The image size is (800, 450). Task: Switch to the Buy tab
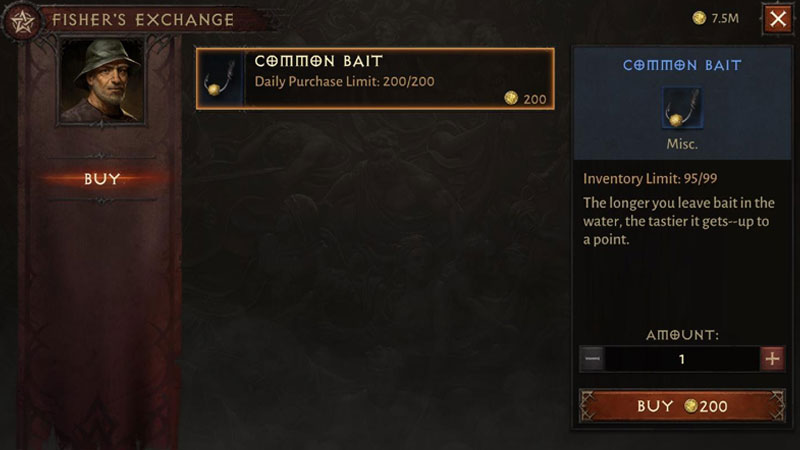coord(102,179)
